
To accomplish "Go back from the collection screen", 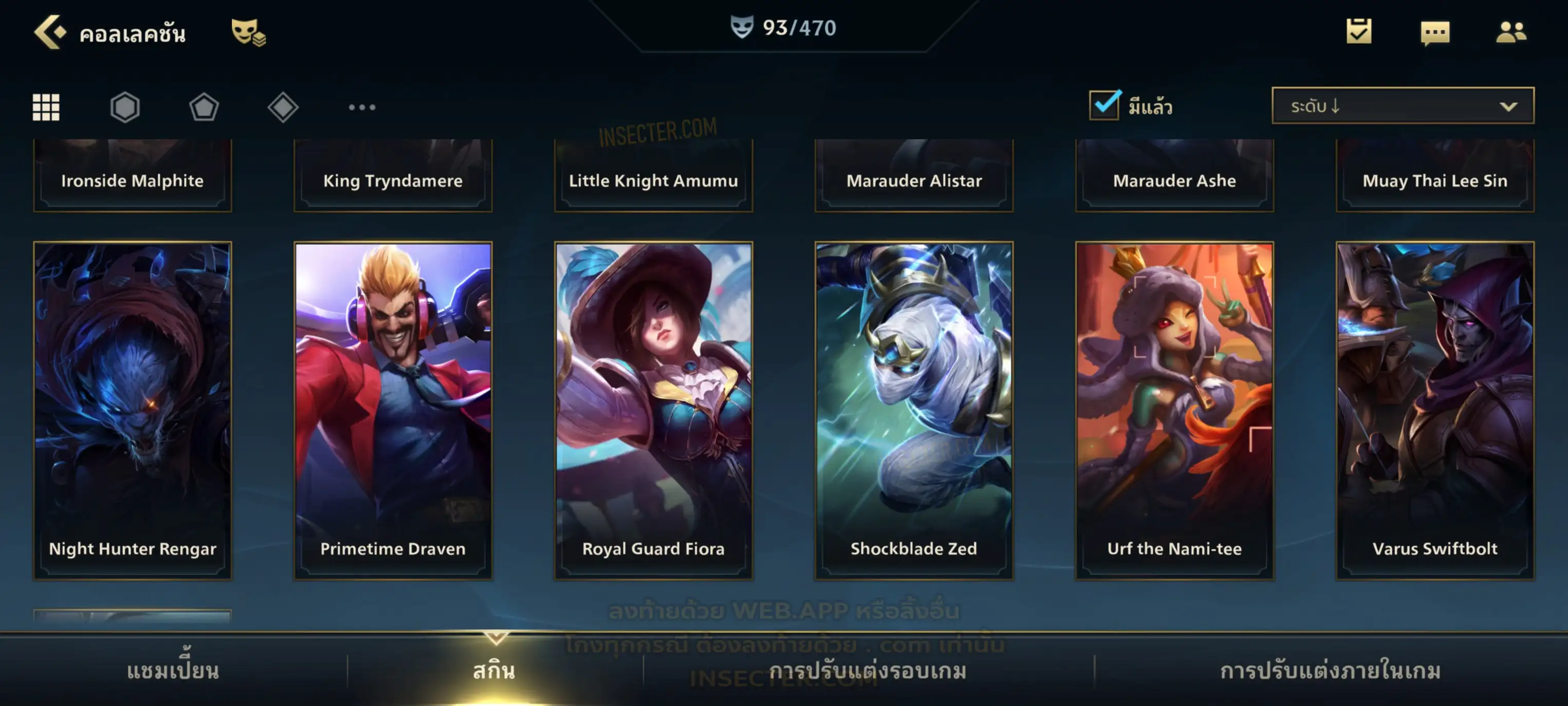I will coord(50,32).
